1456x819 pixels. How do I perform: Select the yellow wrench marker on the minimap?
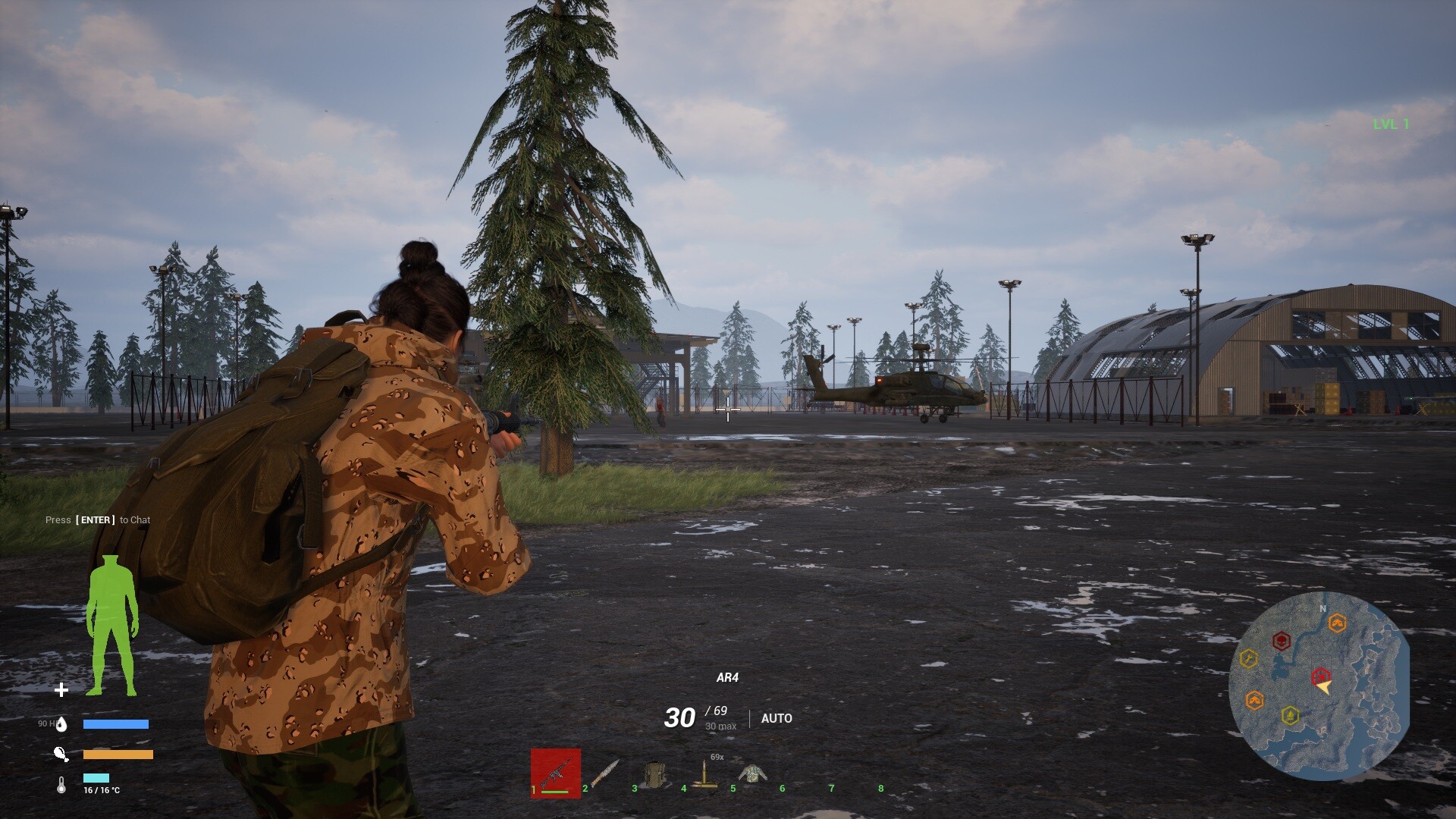[1248, 658]
